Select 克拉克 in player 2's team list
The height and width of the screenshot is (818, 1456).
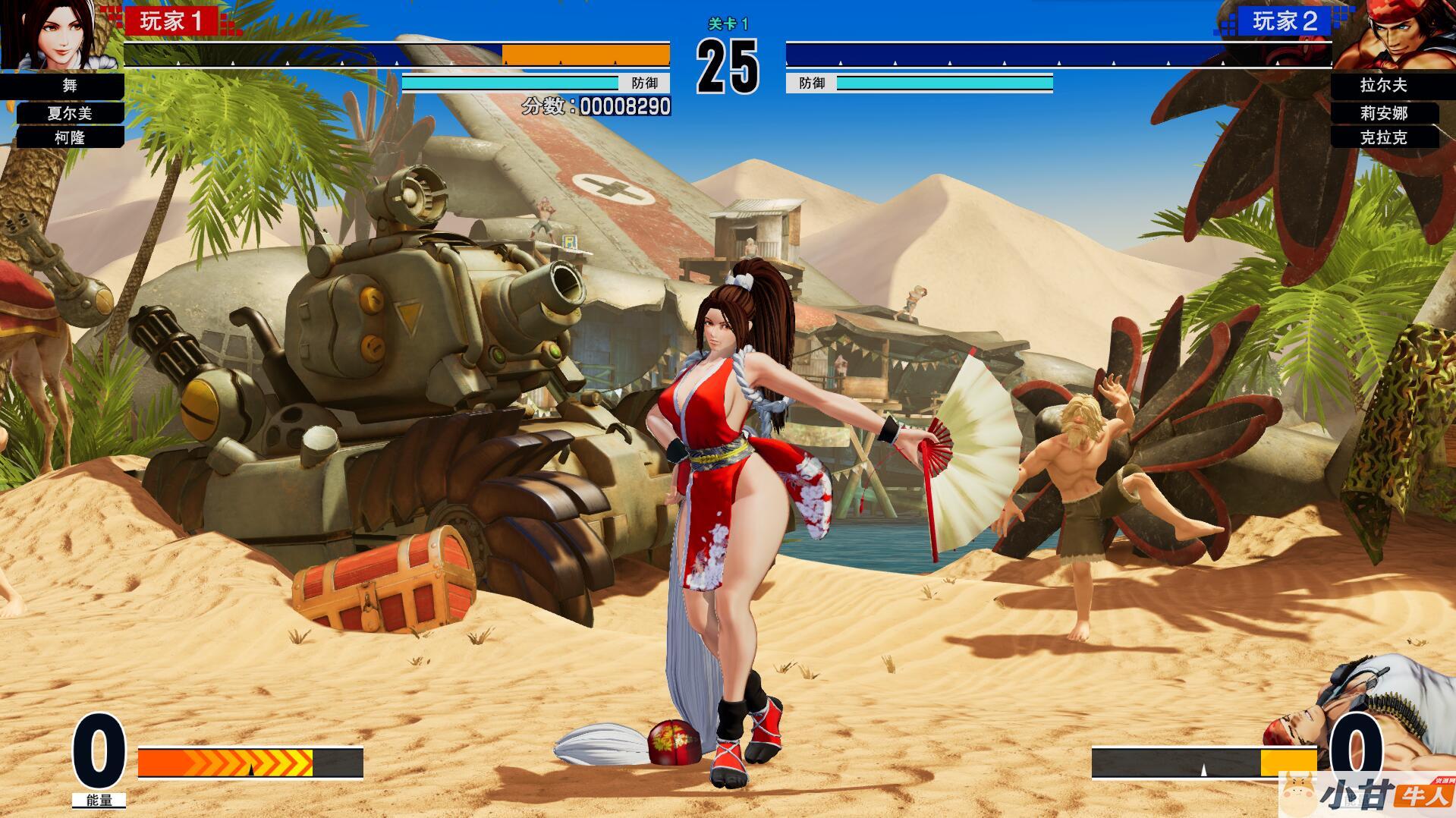click(1383, 137)
